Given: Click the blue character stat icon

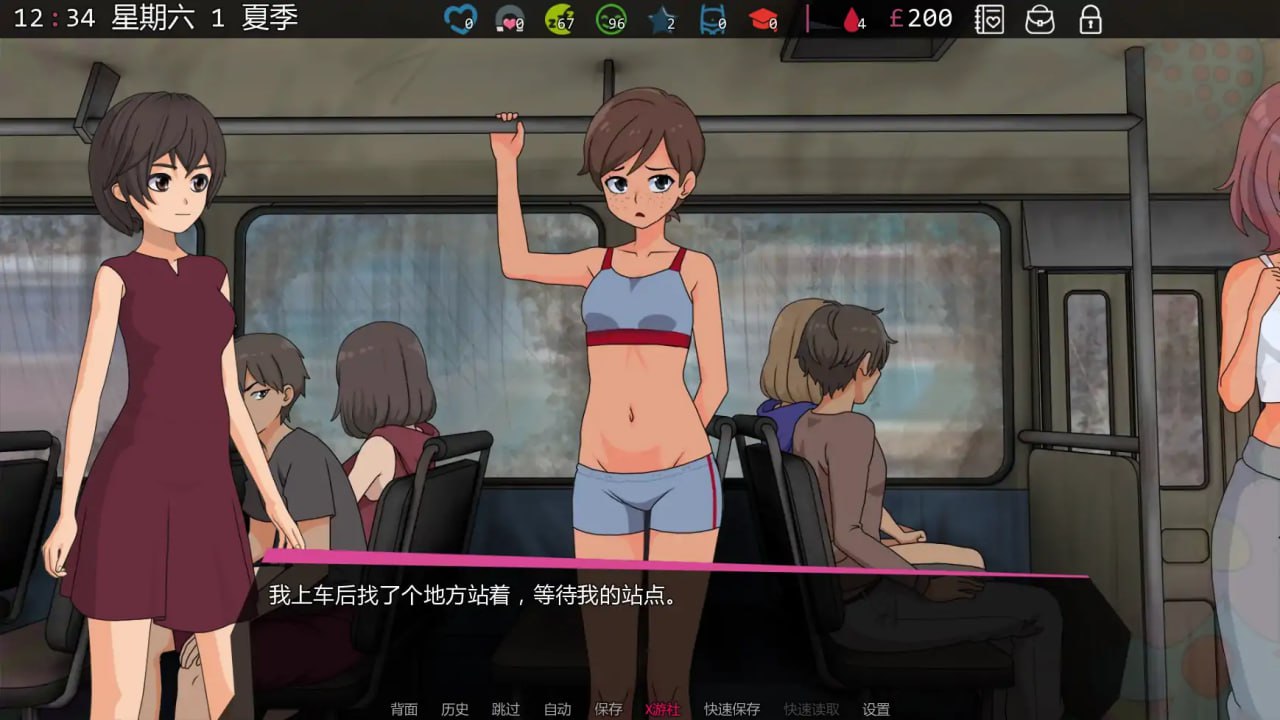Looking at the screenshot, I should [713, 18].
